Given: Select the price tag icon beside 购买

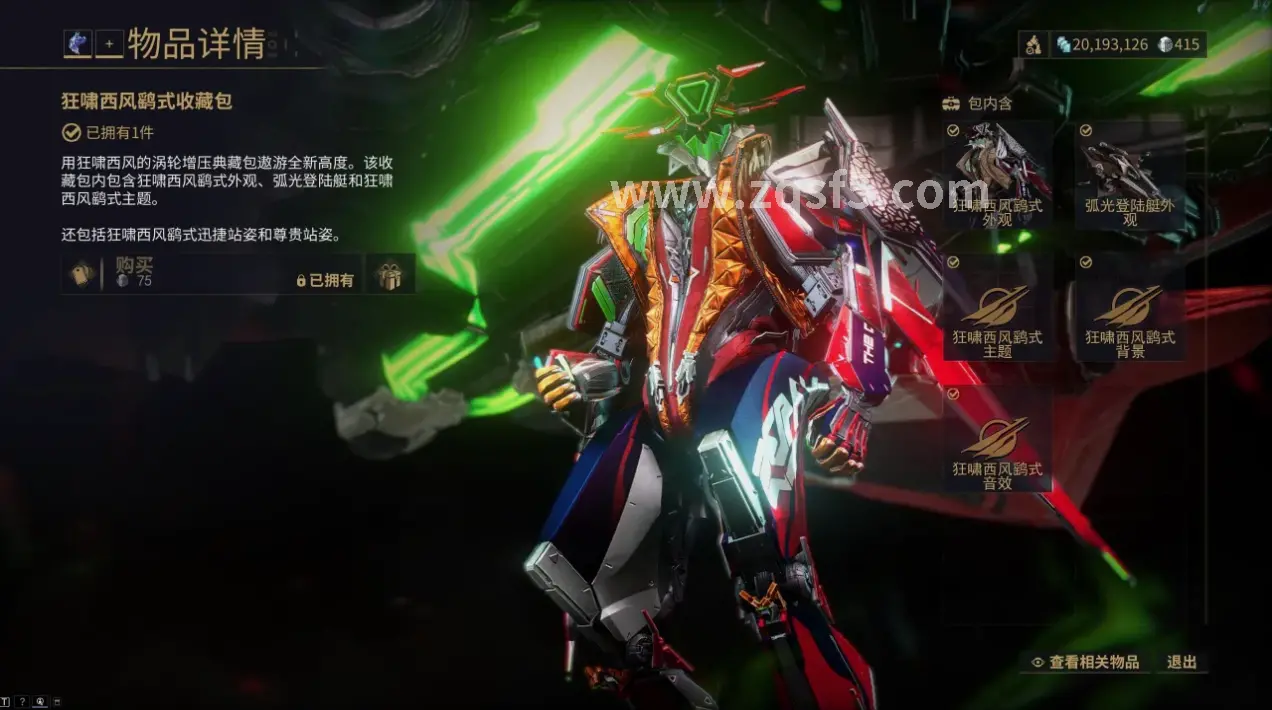Looking at the screenshot, I should (x=82, y=274).
